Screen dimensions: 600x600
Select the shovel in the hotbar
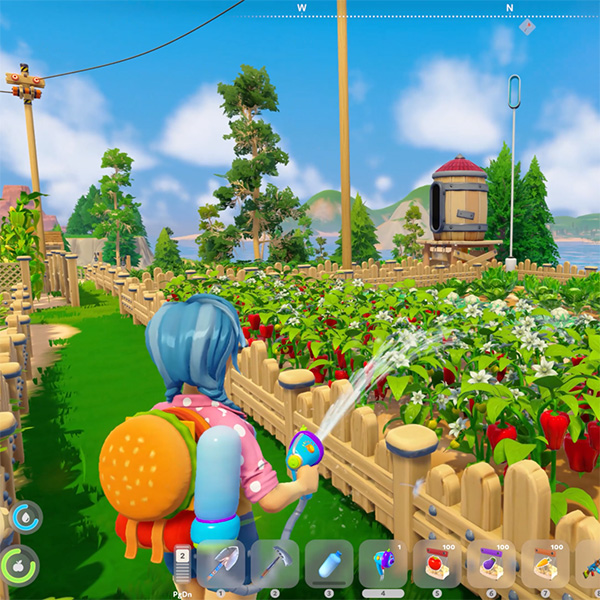pyautogui.click(x=221, y=564)
